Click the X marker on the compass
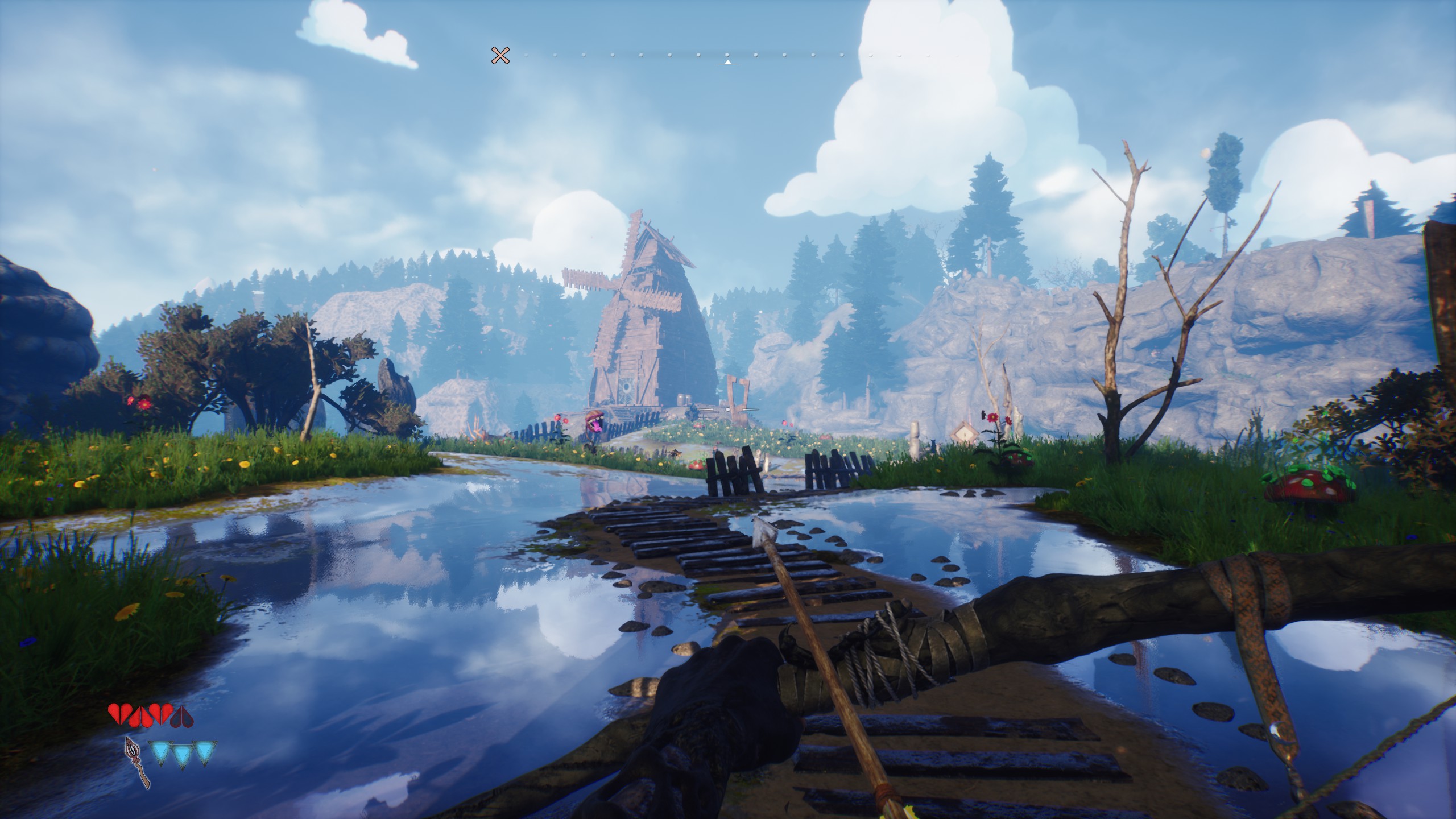Image resolution: width=1456 pixels, height=819 pixels. pos(500,56)
